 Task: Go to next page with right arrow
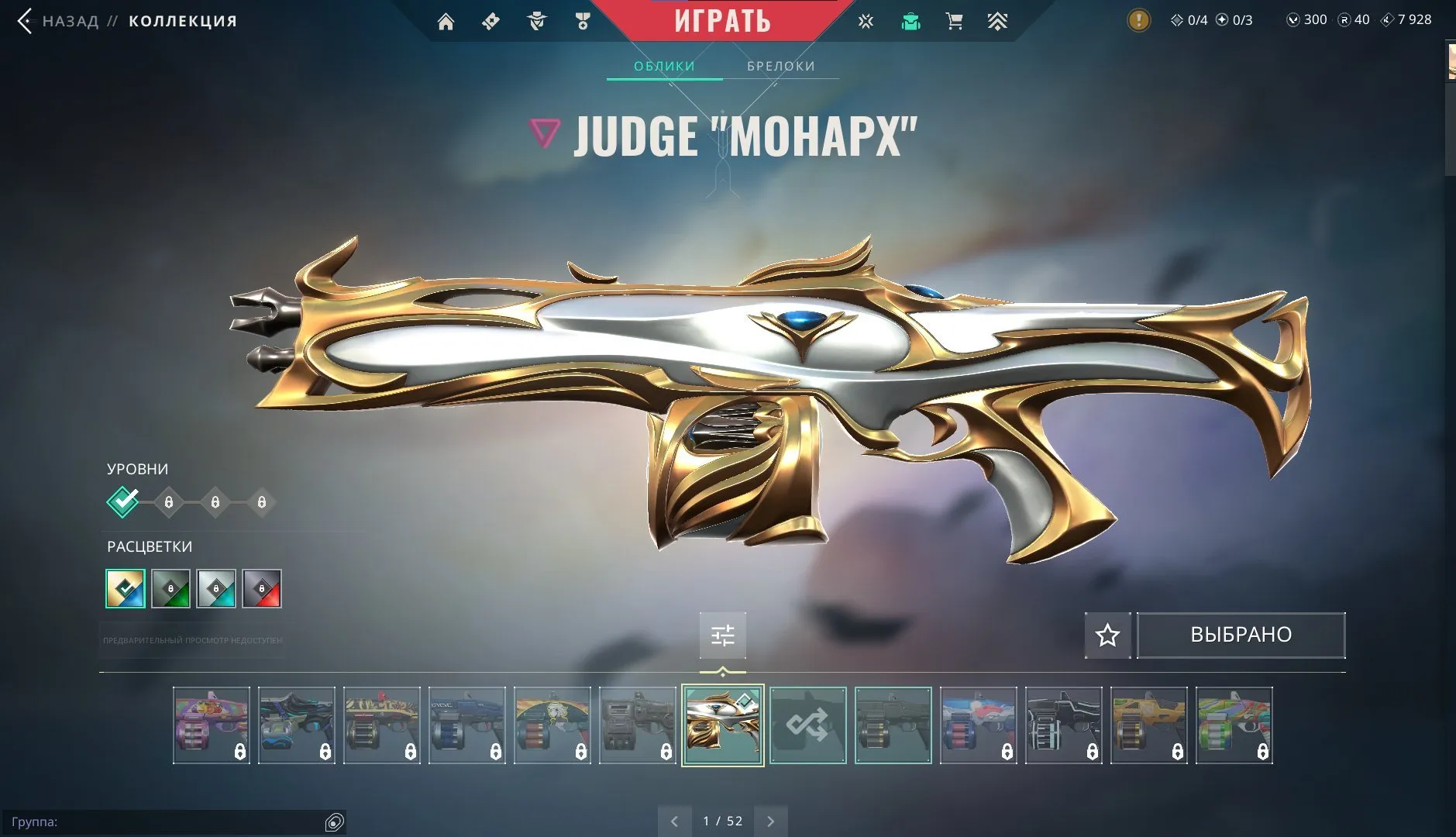[771, 820]
